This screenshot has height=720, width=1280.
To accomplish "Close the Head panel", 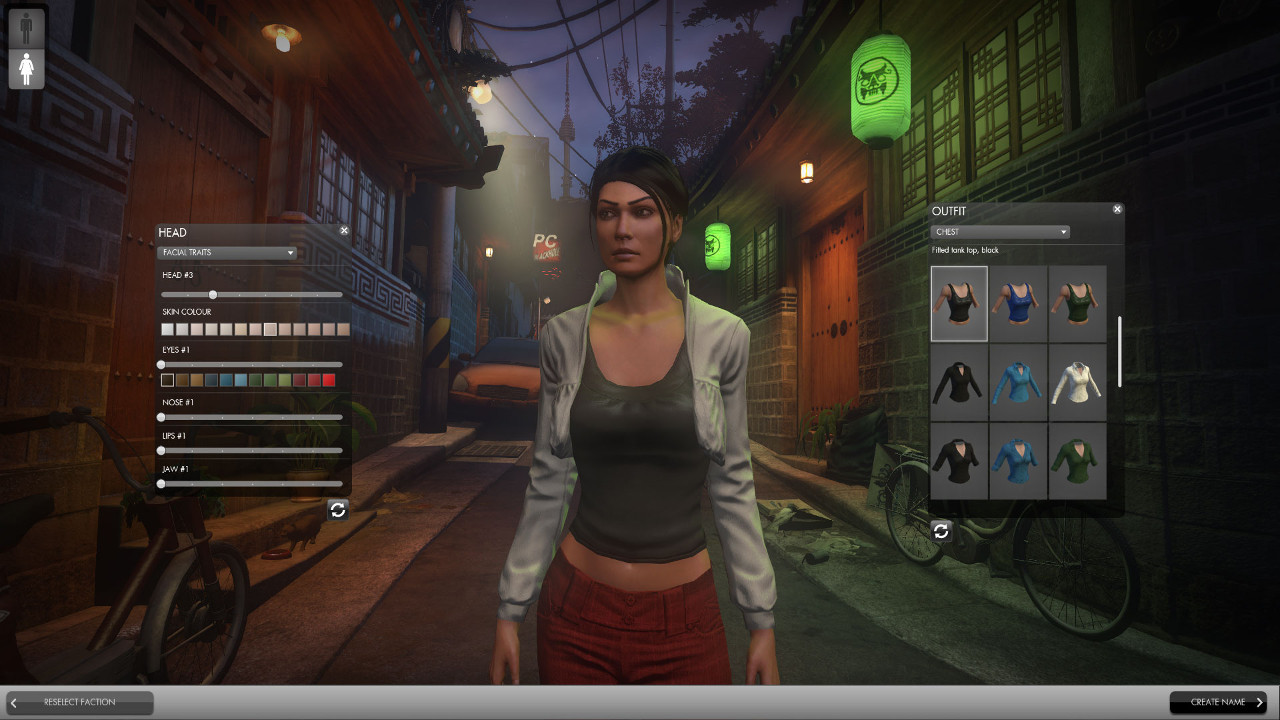I will click(344, 231).
